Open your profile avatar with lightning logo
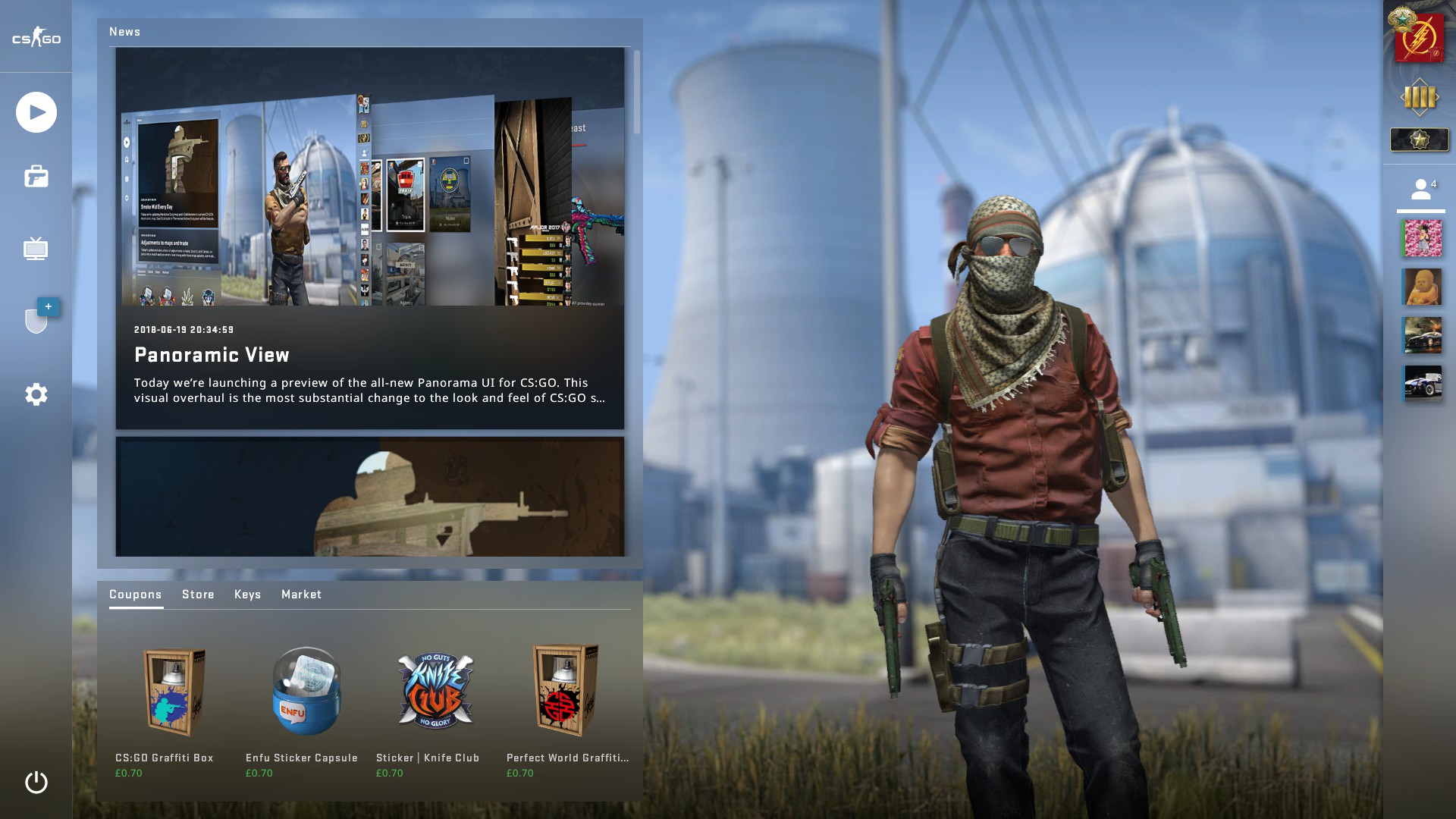1456x819 pixels. point(1419,38)
